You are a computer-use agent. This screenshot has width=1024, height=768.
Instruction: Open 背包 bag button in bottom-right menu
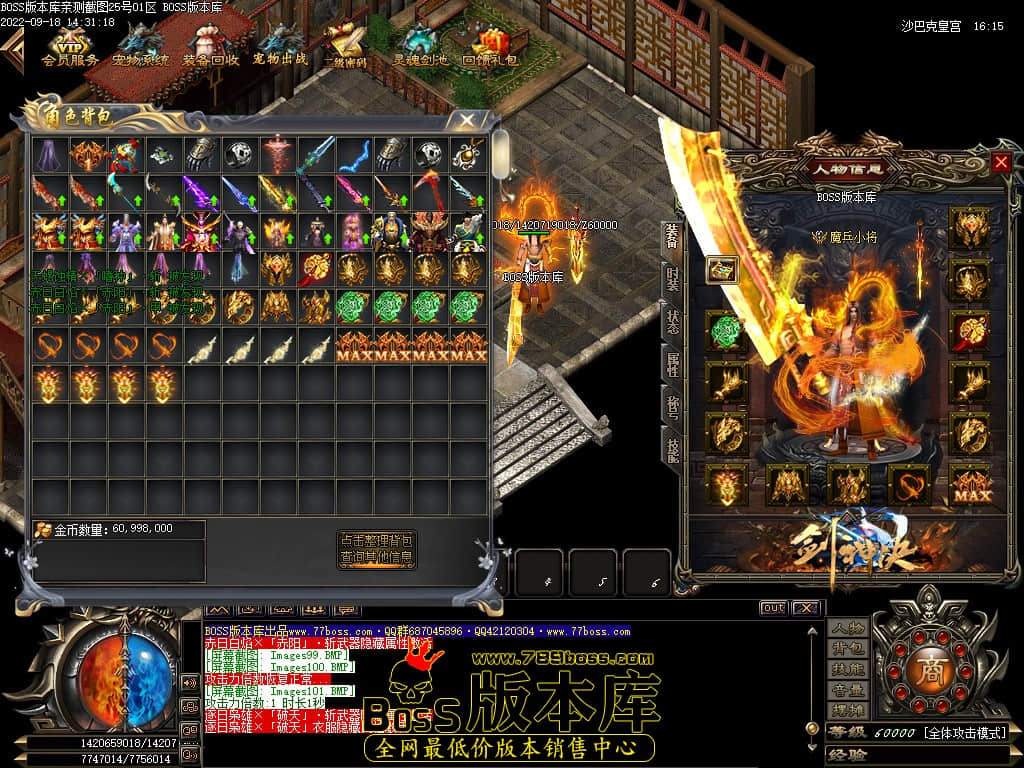click(847, 649)
